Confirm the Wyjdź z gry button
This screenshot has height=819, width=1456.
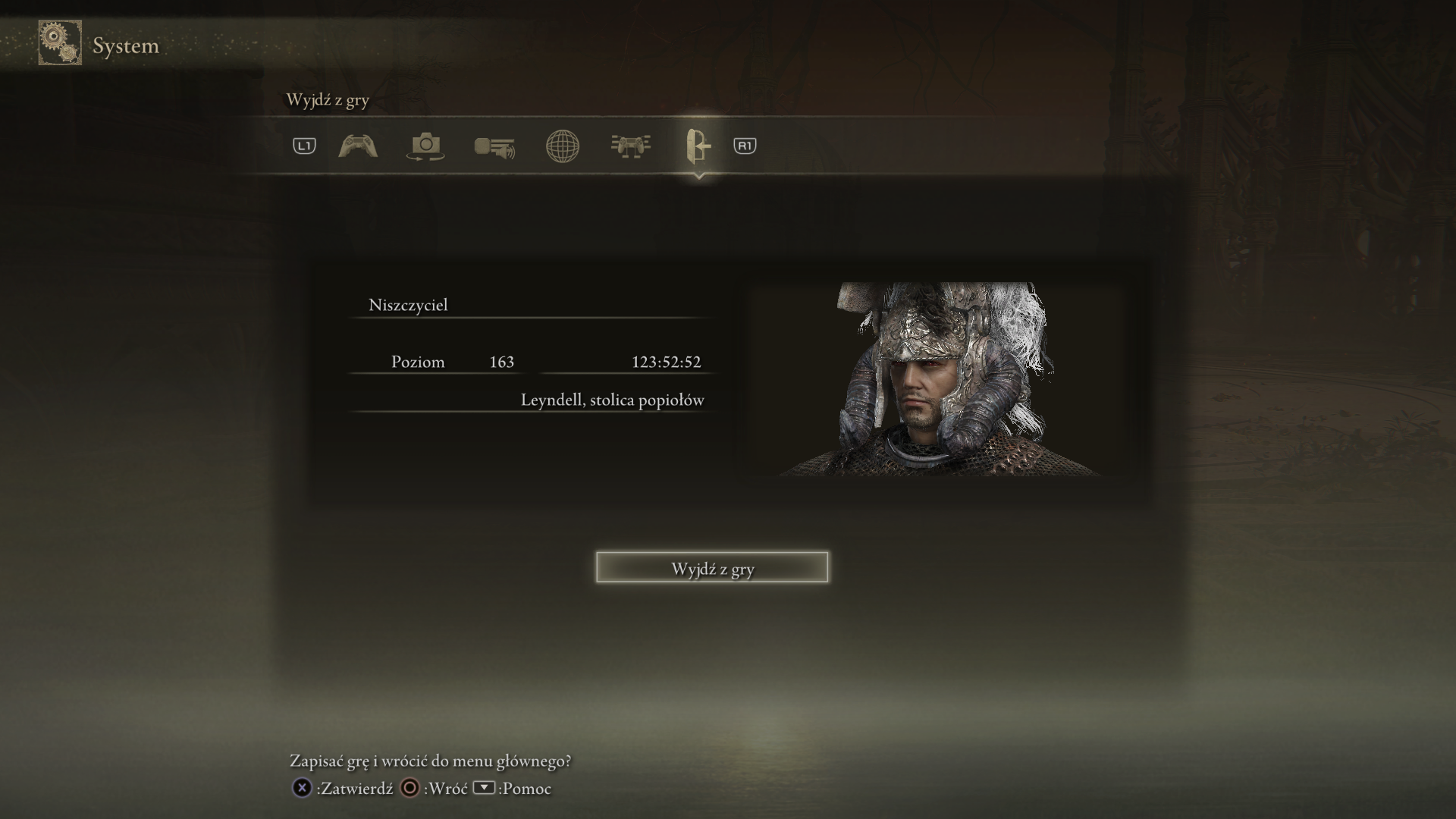711,568
